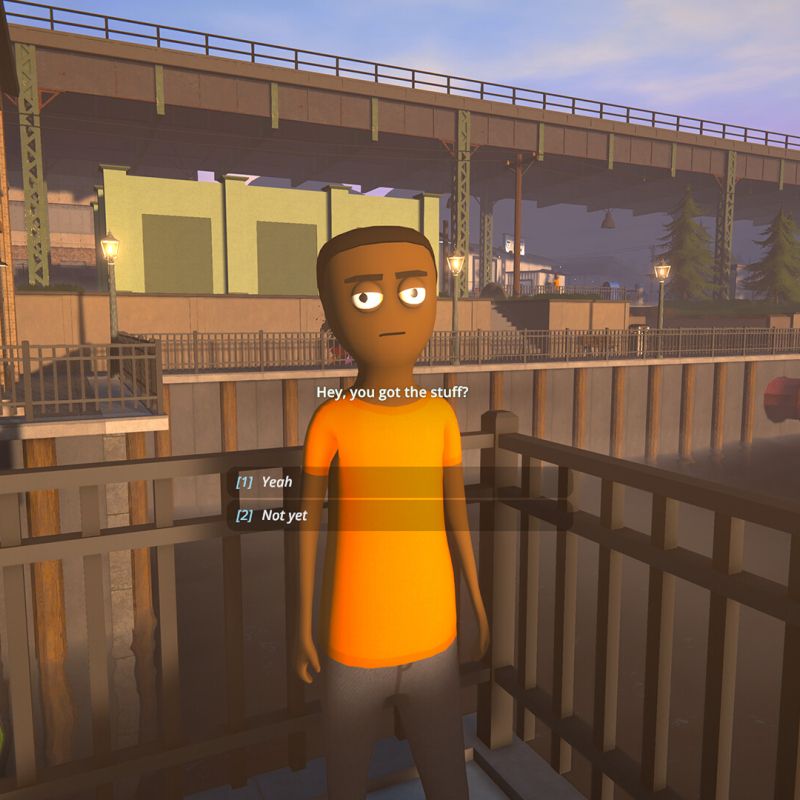This screenshot has height=800, width=800.
Task: Choose the "Yeah" dialogue reply
Action: (277, 482)
